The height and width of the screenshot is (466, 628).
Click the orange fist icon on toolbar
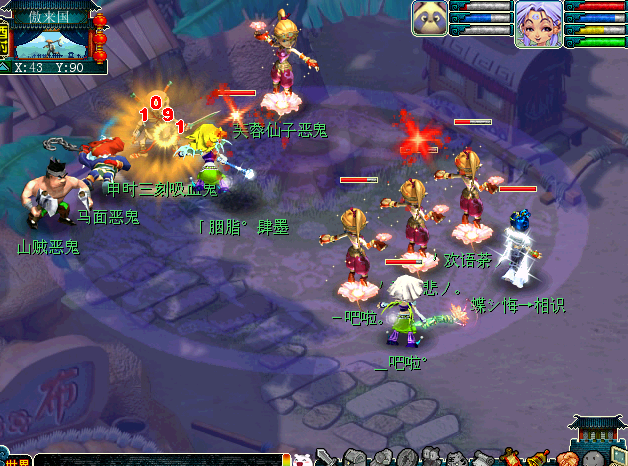click(567, 459)
